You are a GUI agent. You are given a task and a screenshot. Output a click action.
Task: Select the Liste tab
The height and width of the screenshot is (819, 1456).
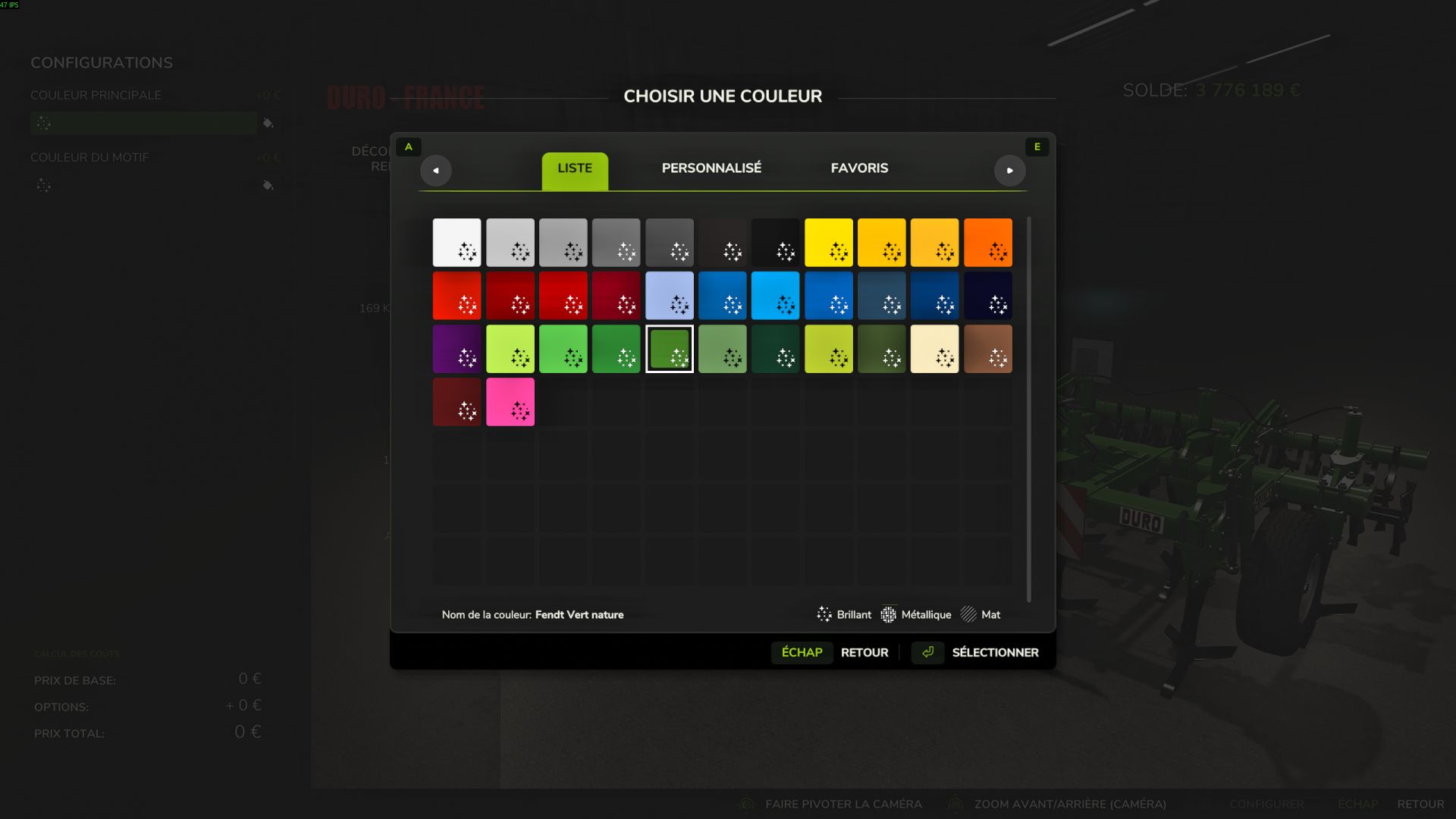click(575, 169)
